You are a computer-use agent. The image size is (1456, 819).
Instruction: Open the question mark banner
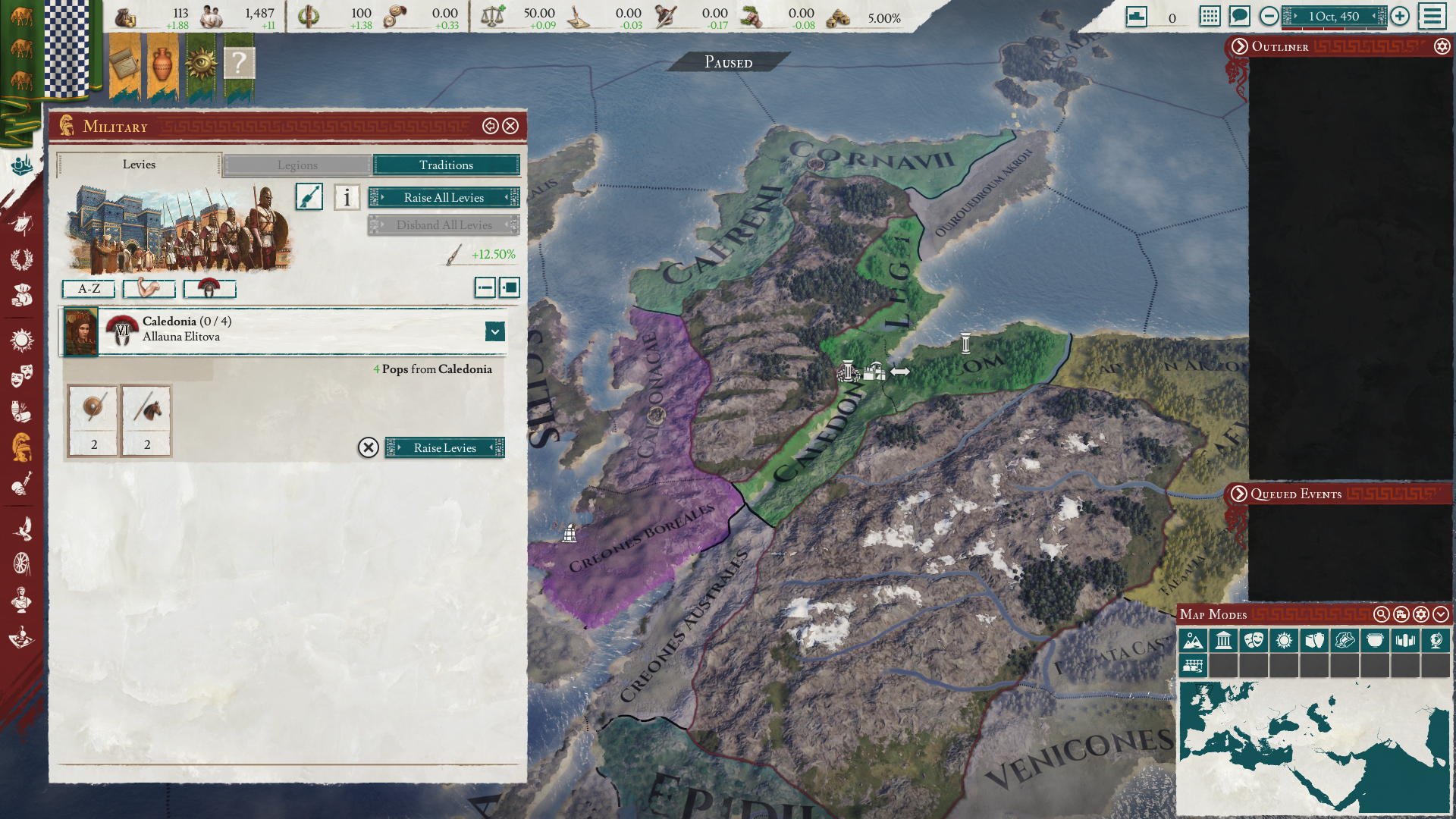[x=239, y=64]
